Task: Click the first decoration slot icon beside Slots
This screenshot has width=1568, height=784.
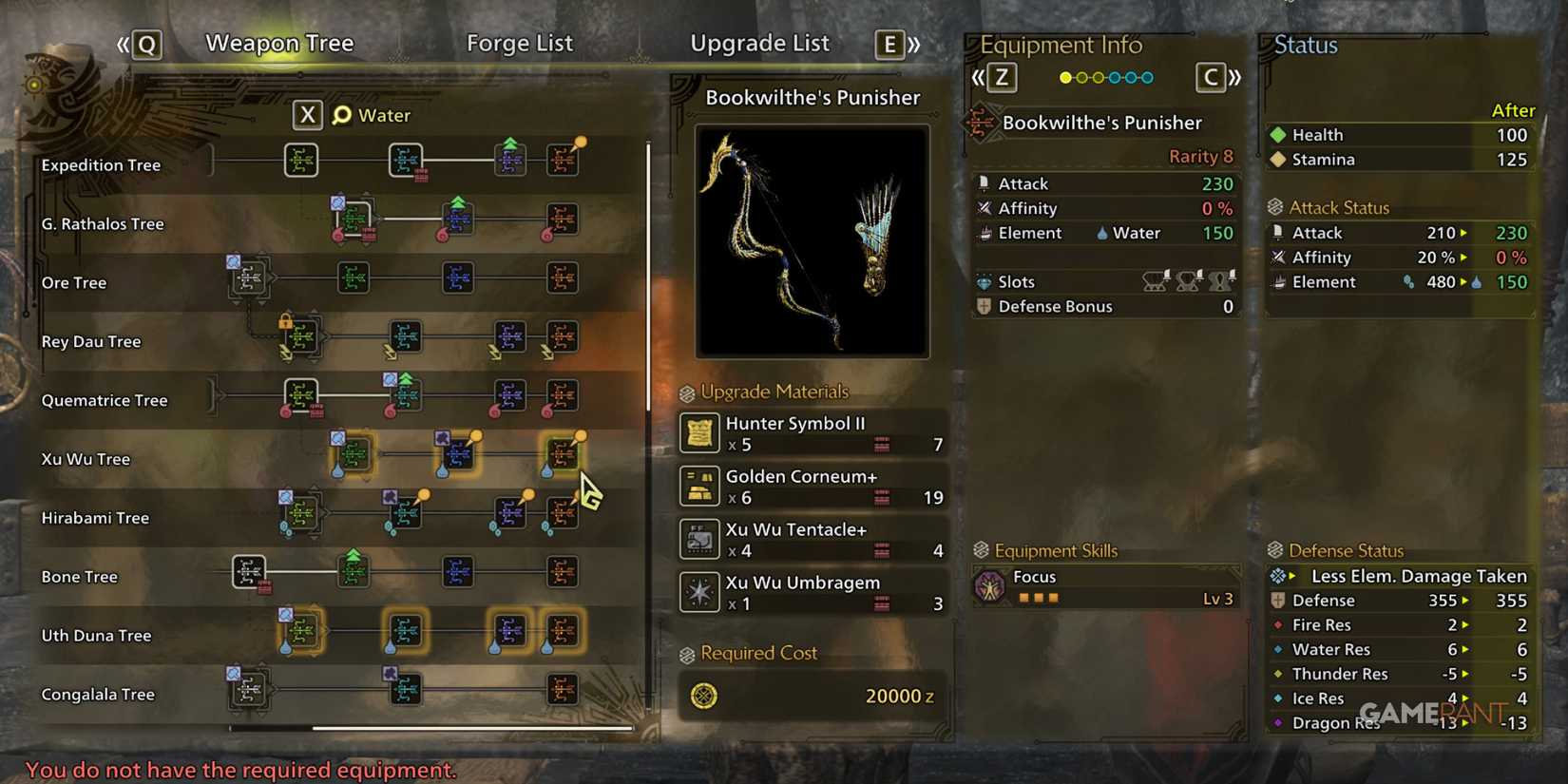Action: click(x=1155, y=281)
